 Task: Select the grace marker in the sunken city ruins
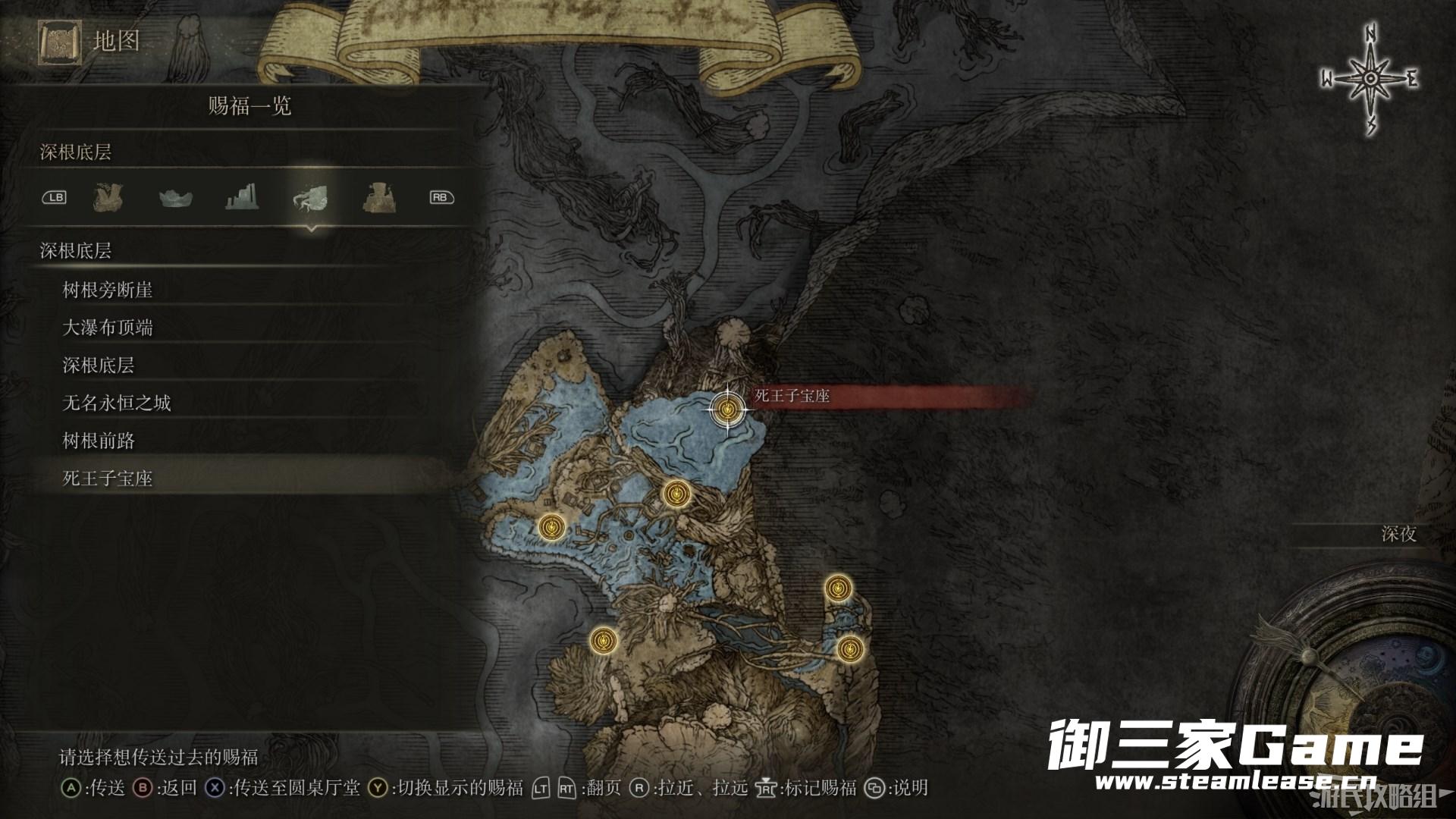(x=675, y=494)
